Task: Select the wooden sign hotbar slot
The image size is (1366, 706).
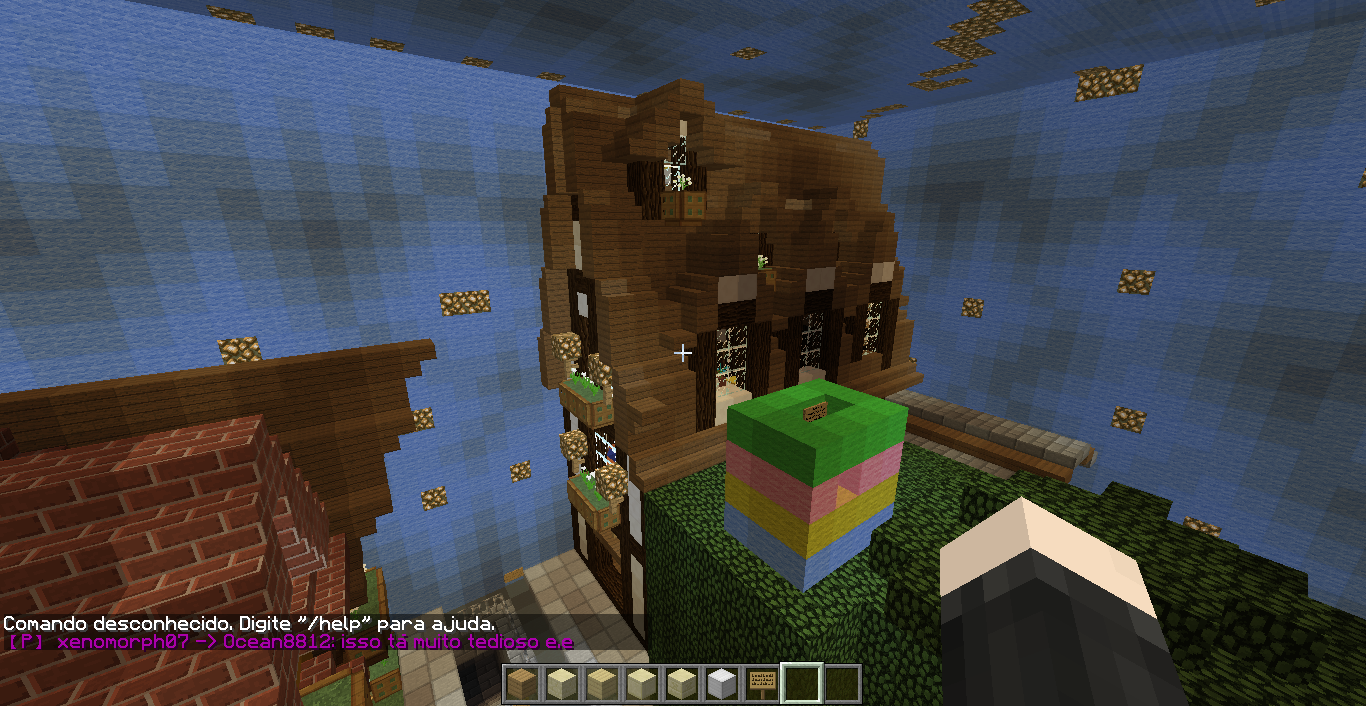Action: (x=761, y=684)
